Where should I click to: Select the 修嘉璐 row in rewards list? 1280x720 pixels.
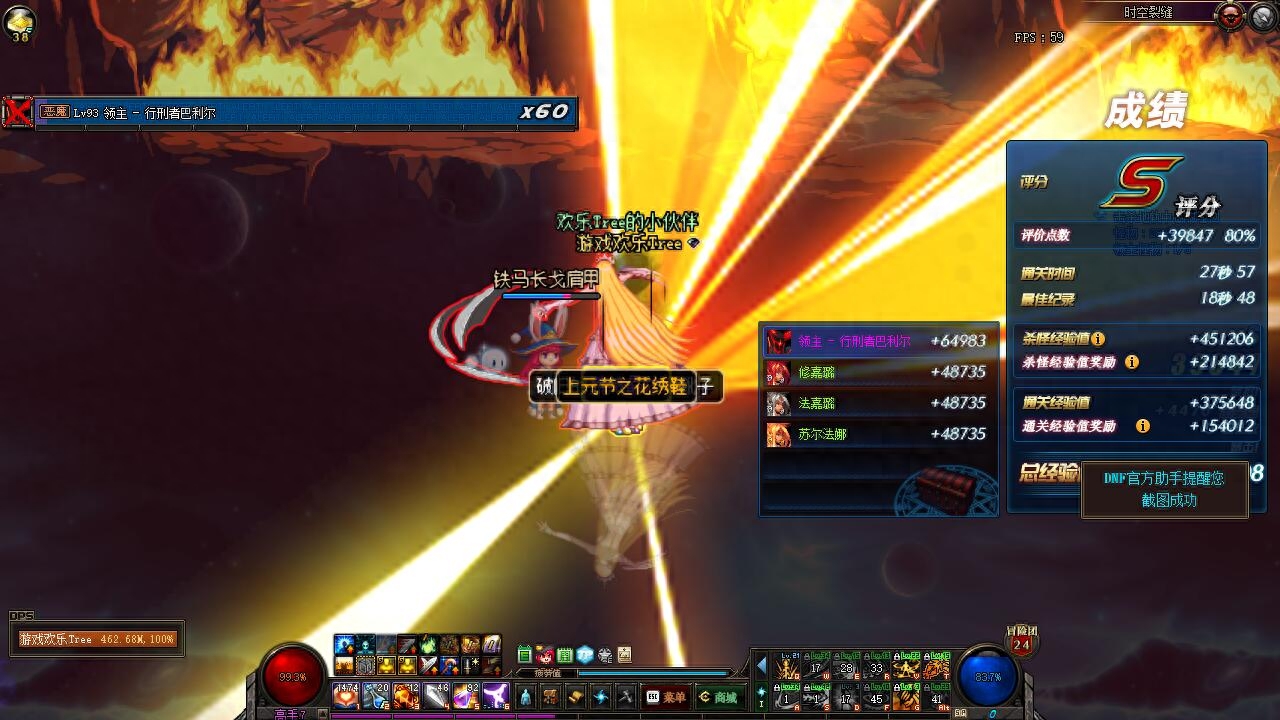pyautogui.click(x=878, y=372)
